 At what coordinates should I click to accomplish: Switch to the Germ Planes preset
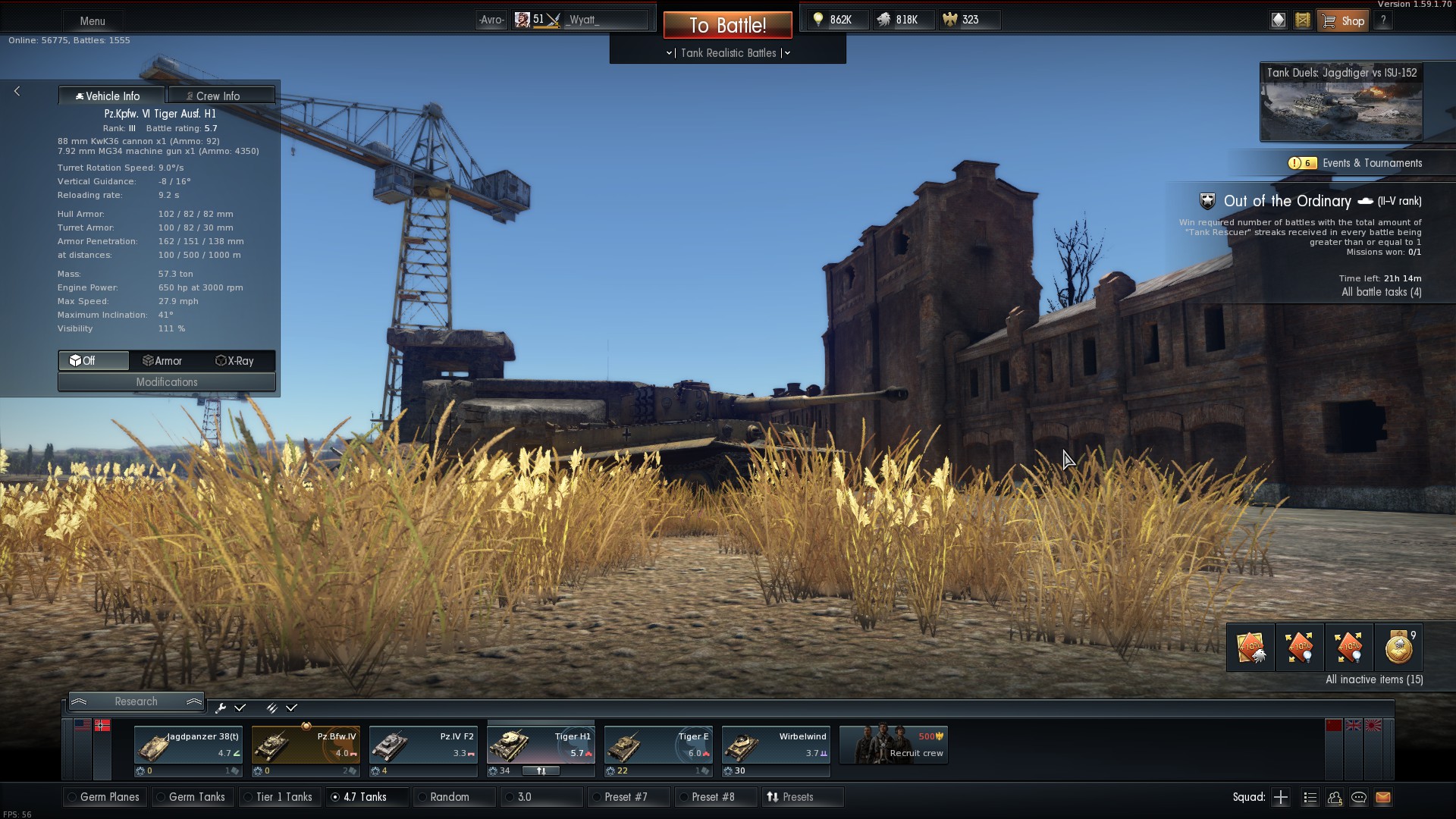pyautogui.click(x=106, y=797)
